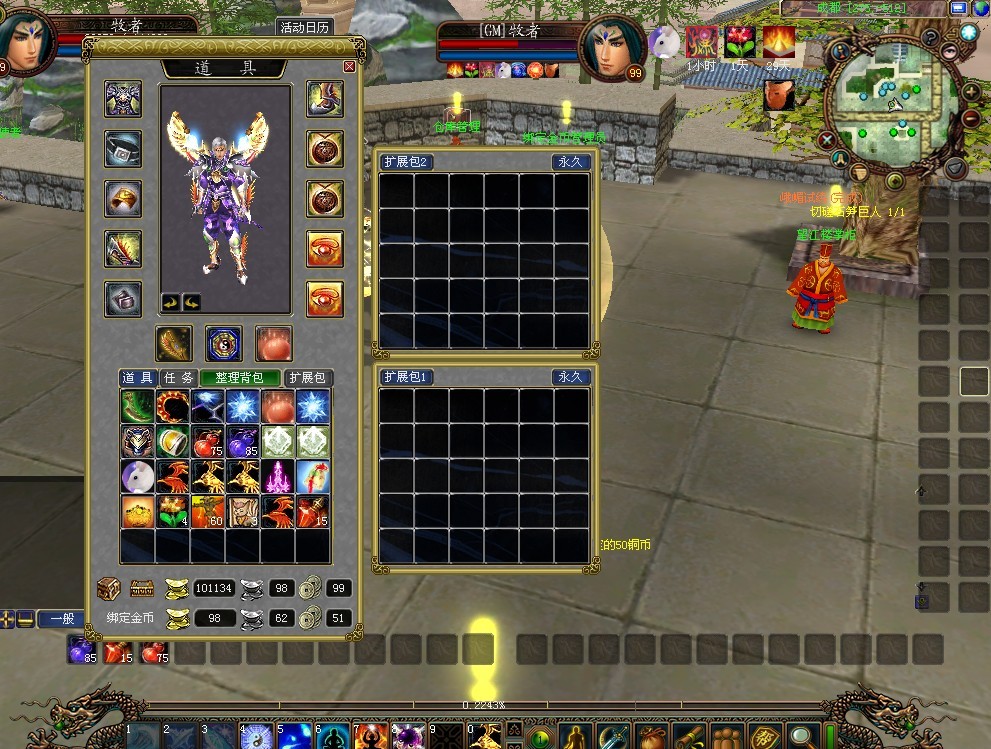Click the equipped belt slot
Viewport: 991px width, 749px height.
(123, 149)
